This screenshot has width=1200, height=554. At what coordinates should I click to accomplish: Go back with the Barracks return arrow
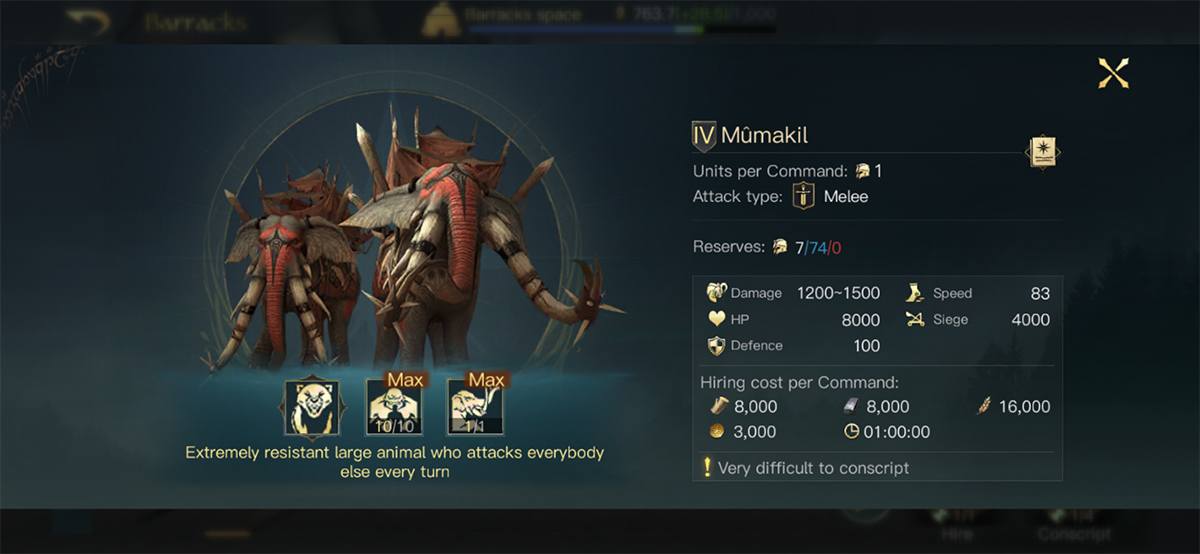(87, 21)
